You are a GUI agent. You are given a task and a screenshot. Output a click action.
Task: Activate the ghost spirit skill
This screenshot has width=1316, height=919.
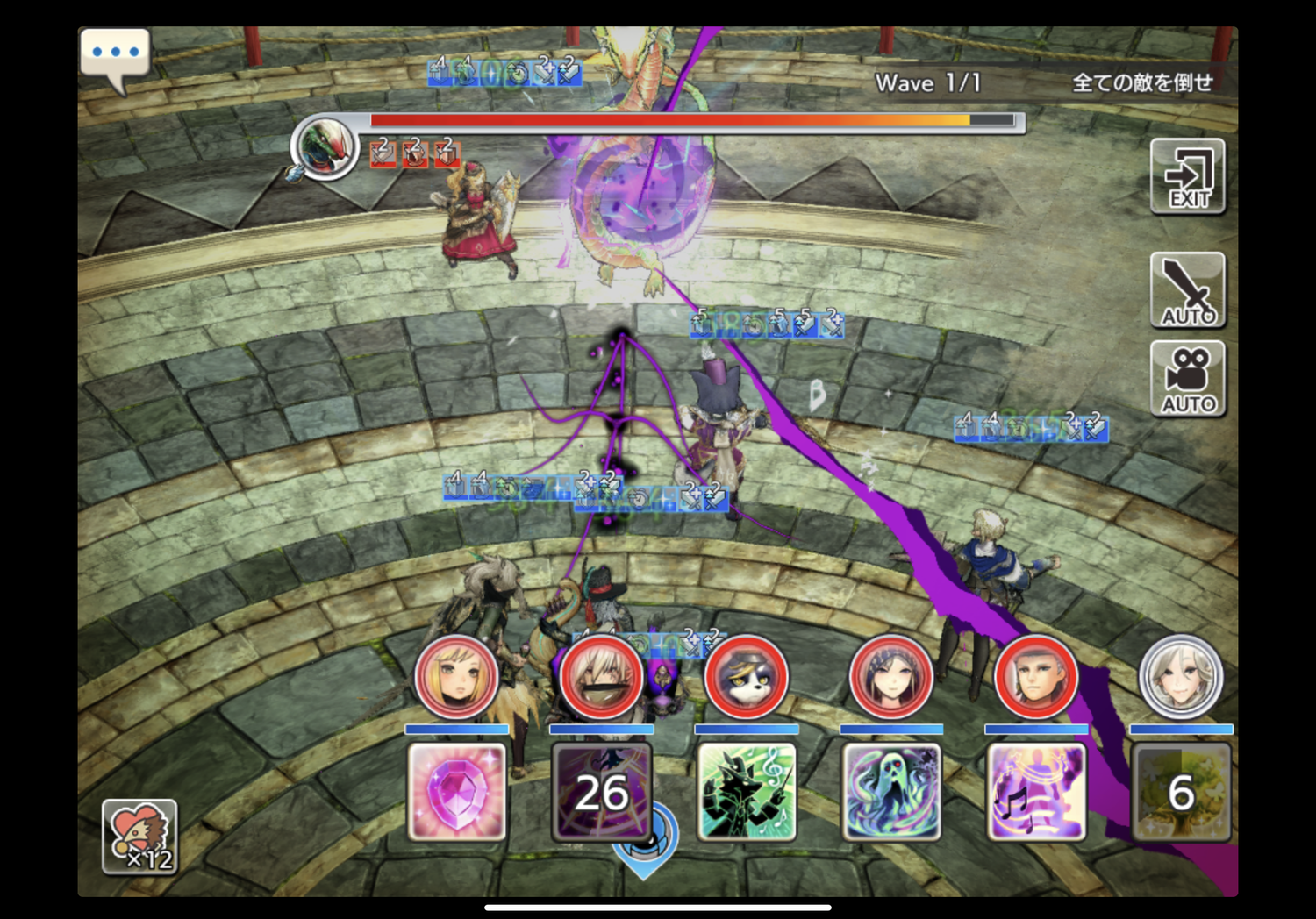tap(891, 792)
